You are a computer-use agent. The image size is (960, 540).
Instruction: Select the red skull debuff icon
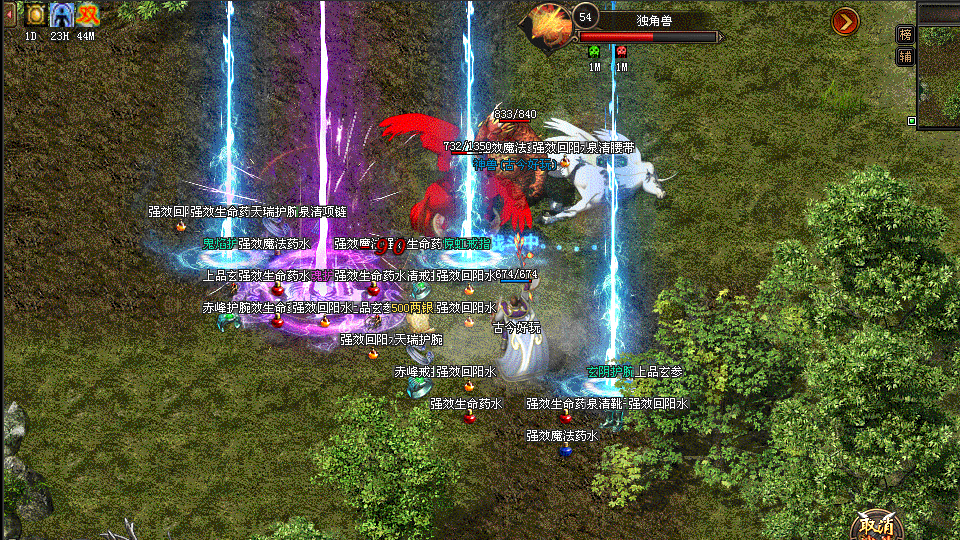click(x=621, y=50)
